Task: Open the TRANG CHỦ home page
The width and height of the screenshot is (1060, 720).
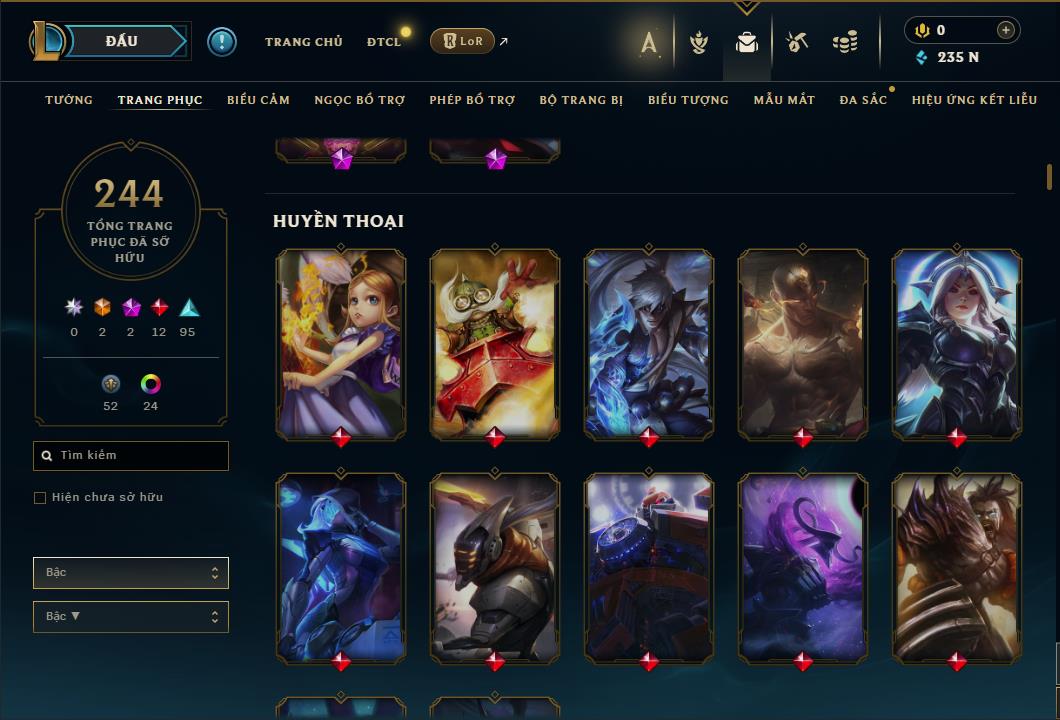Action: click(x=303, y=42)
